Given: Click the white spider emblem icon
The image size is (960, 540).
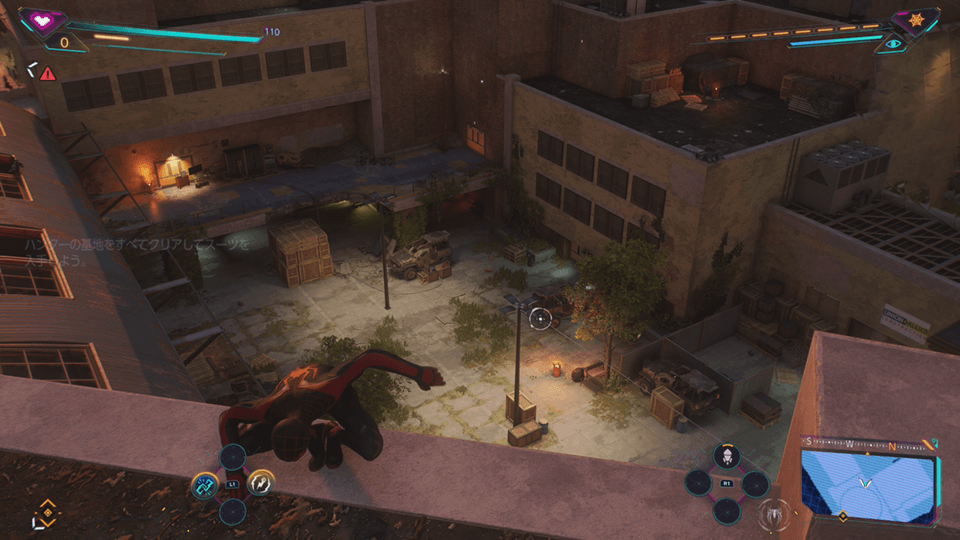Looking at the screenshot, I should pos(773,516).
